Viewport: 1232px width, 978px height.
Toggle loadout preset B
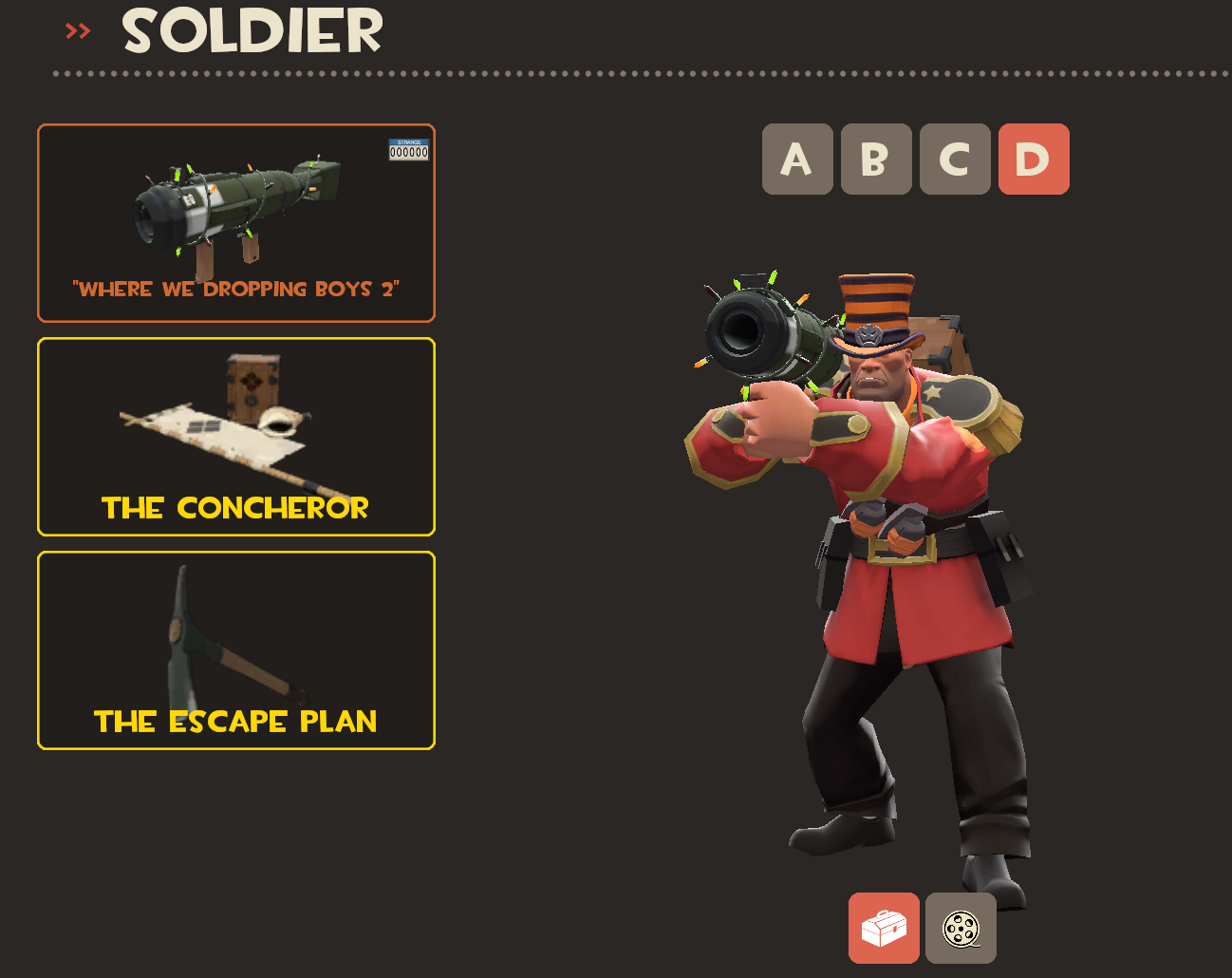pos(875,159)
